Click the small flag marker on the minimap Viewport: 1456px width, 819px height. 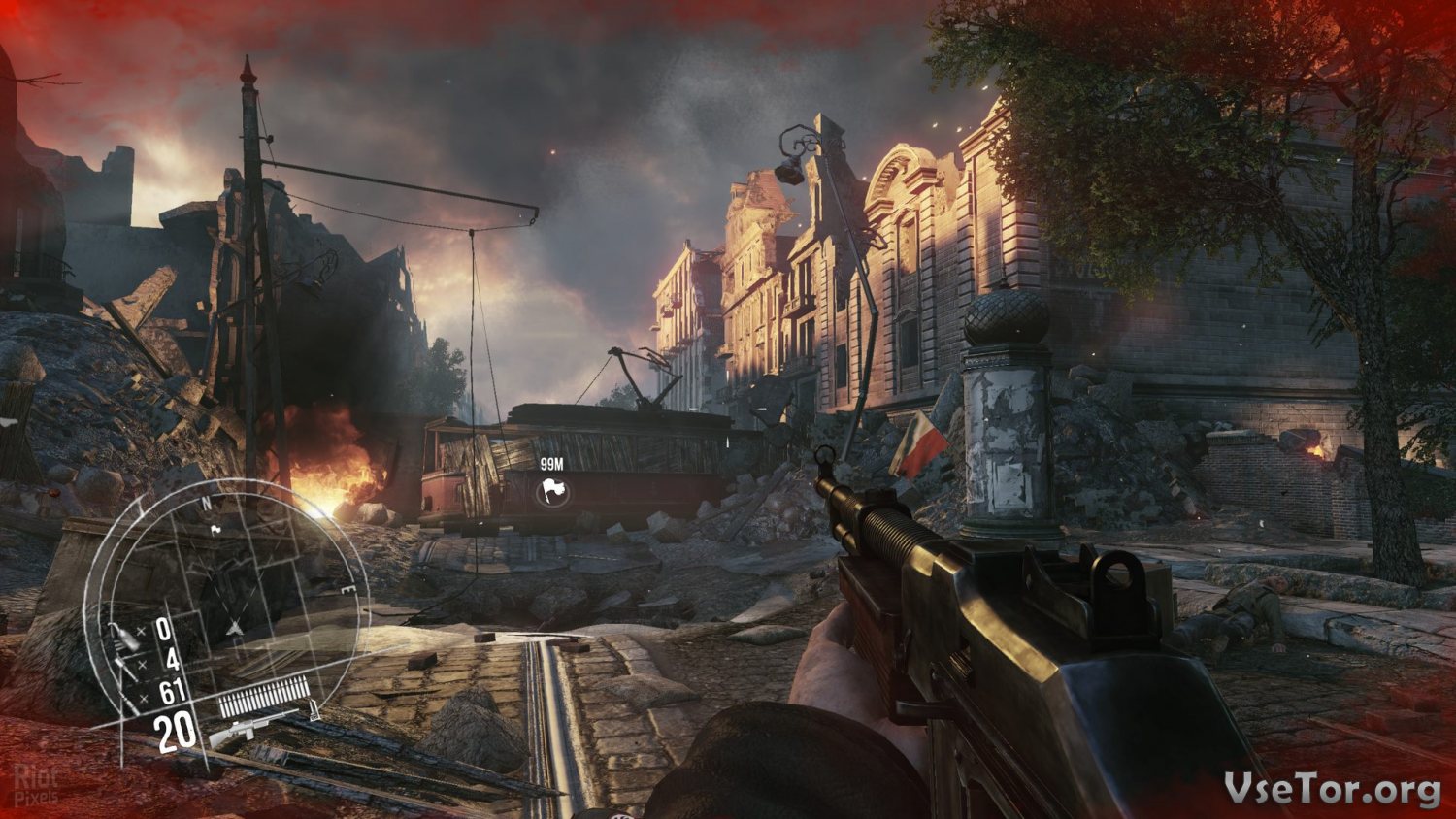click(215, 529)
